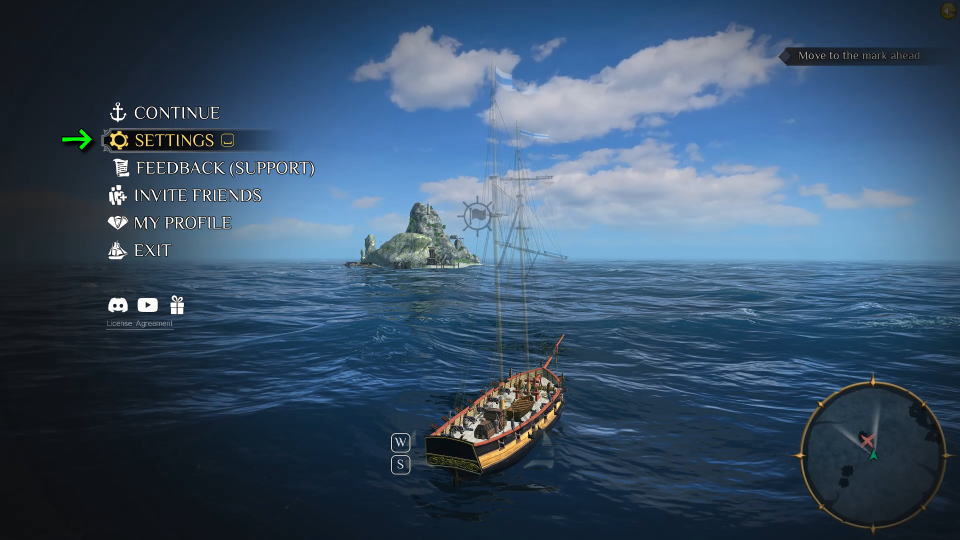Click the gold round button in top-right corner
Image resolution: width=960 pixels, height=540 pixels.
[x=948, y=11]
